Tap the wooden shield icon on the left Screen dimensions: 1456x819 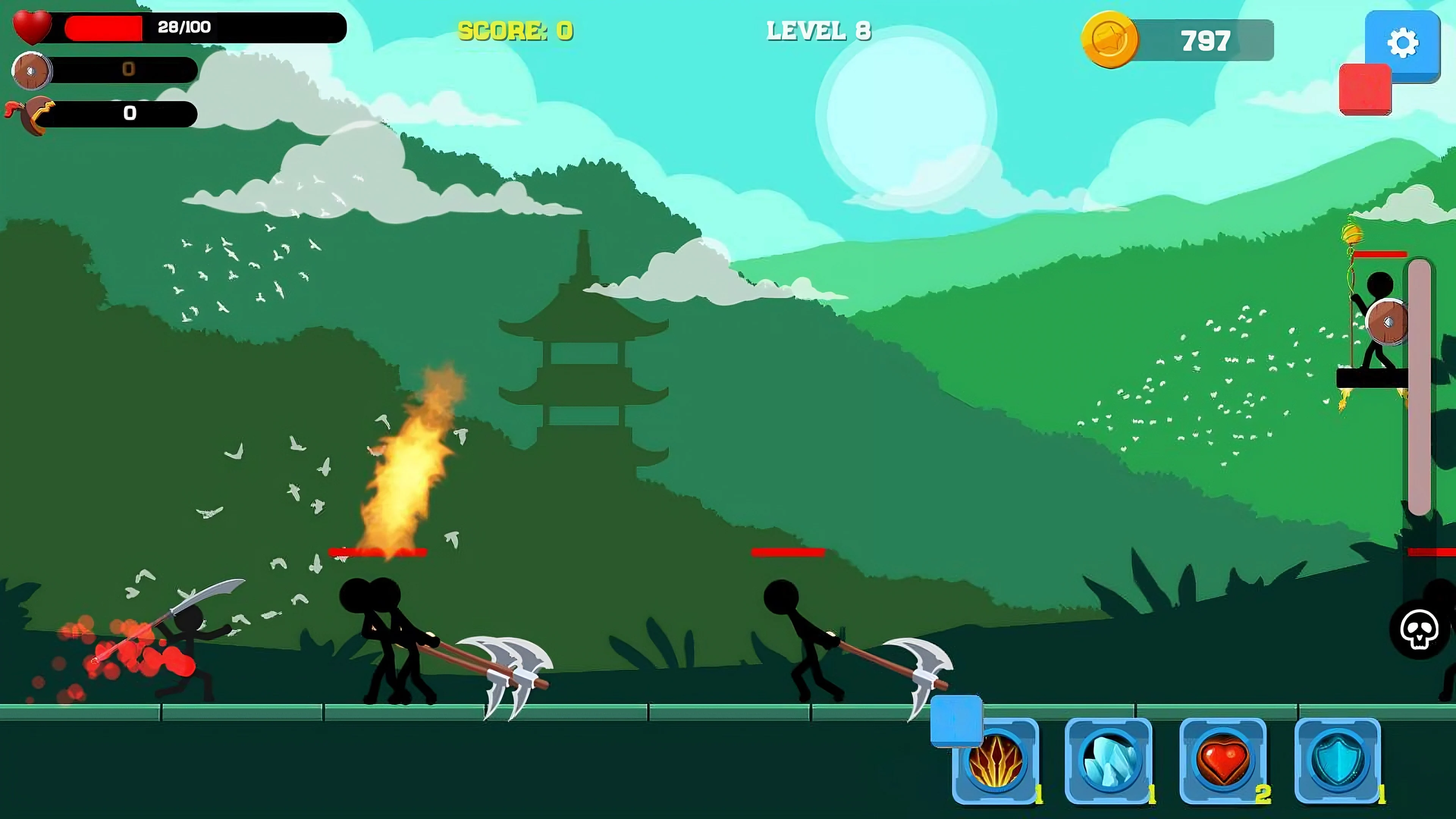click(x=31, y=70)
